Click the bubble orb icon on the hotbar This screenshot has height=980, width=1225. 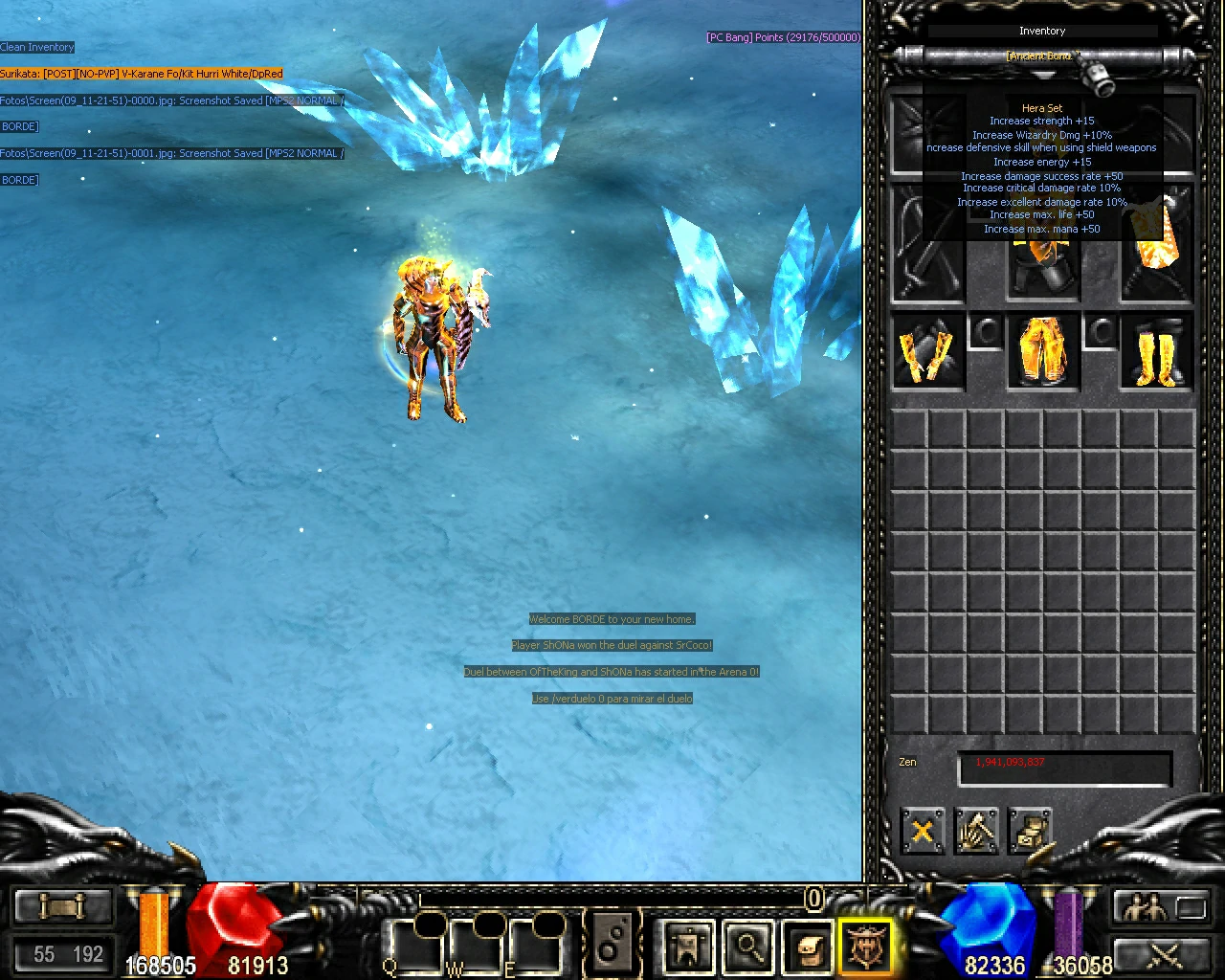point(613,946)
